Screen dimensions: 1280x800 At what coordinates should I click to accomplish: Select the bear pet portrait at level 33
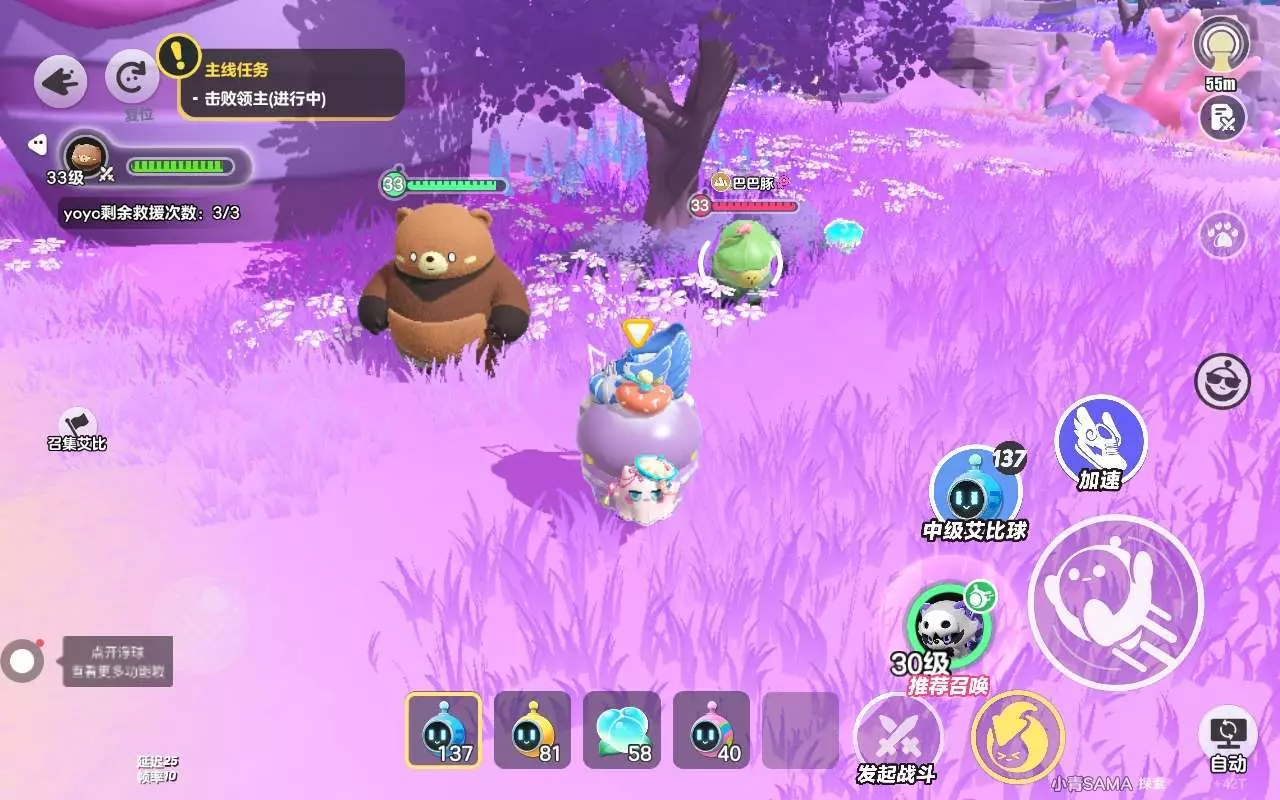pos(86,155)
